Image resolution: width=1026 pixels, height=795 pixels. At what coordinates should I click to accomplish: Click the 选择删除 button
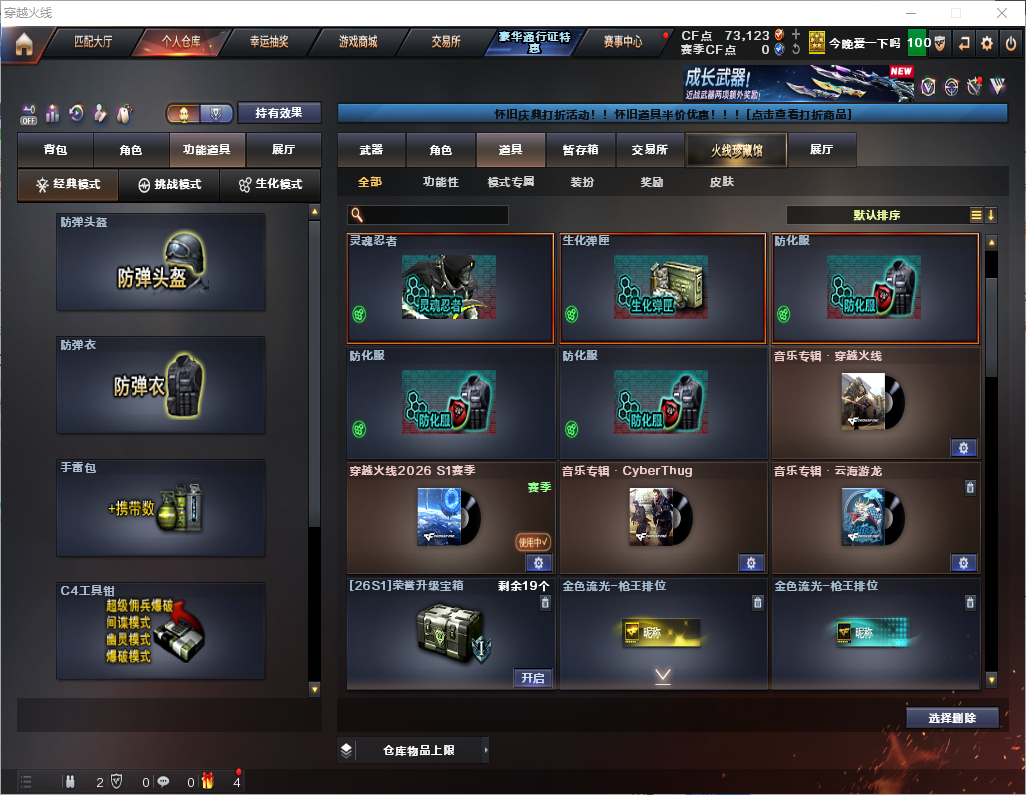coord(952,718)
